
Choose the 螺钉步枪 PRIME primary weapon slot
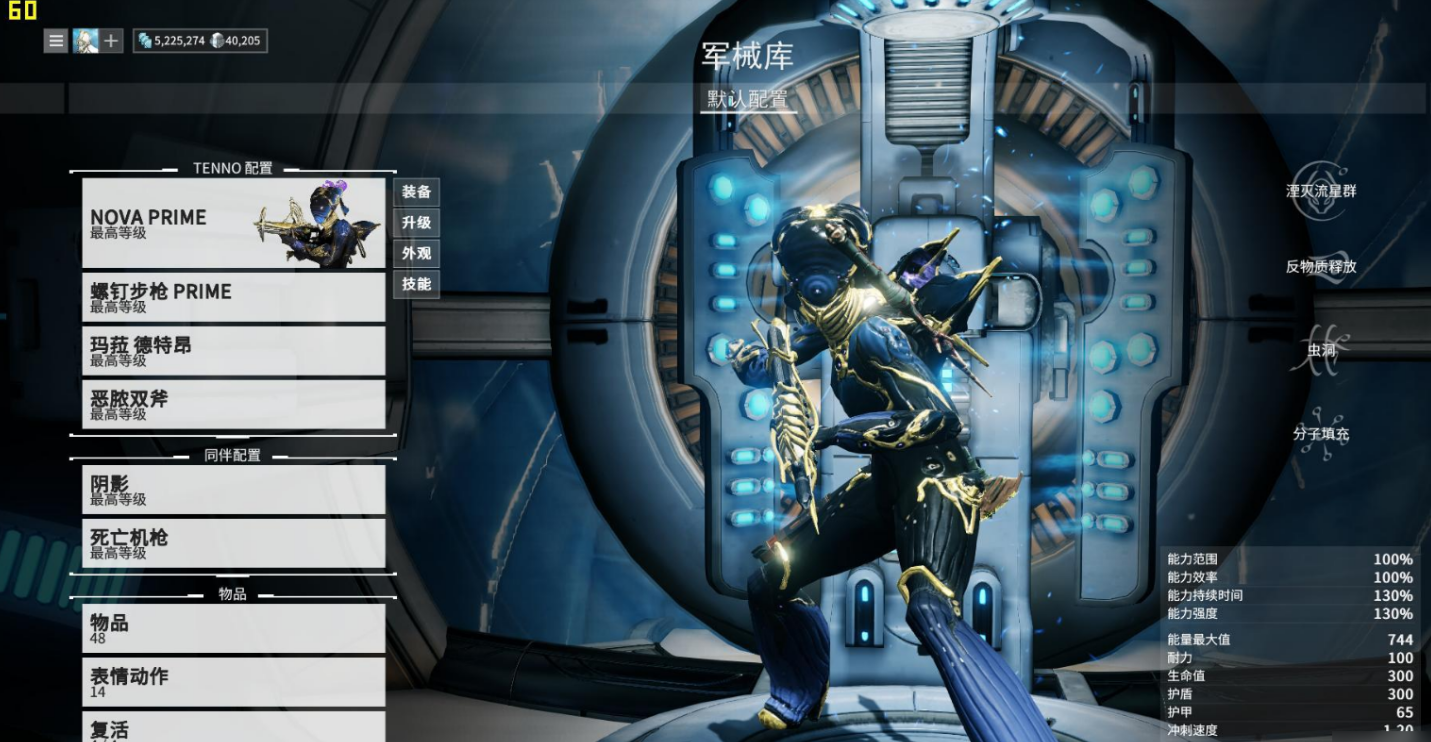233,297
